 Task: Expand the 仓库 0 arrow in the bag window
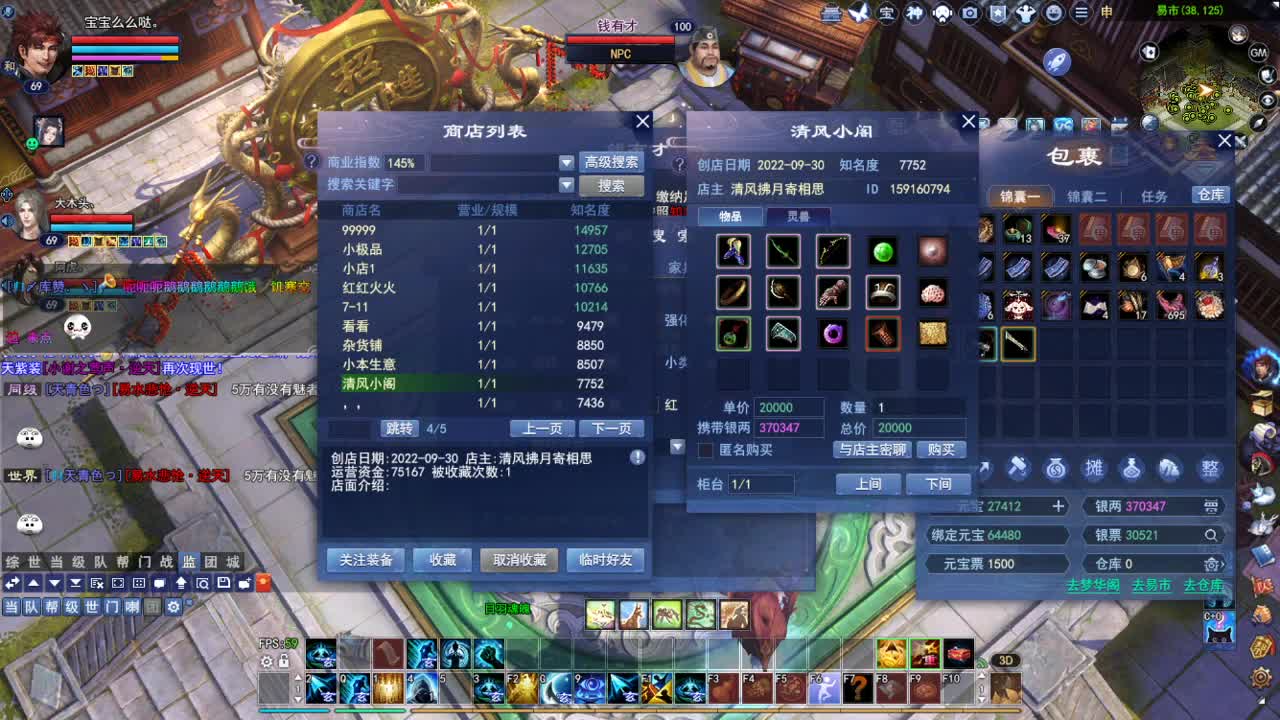click(1223, 563)
